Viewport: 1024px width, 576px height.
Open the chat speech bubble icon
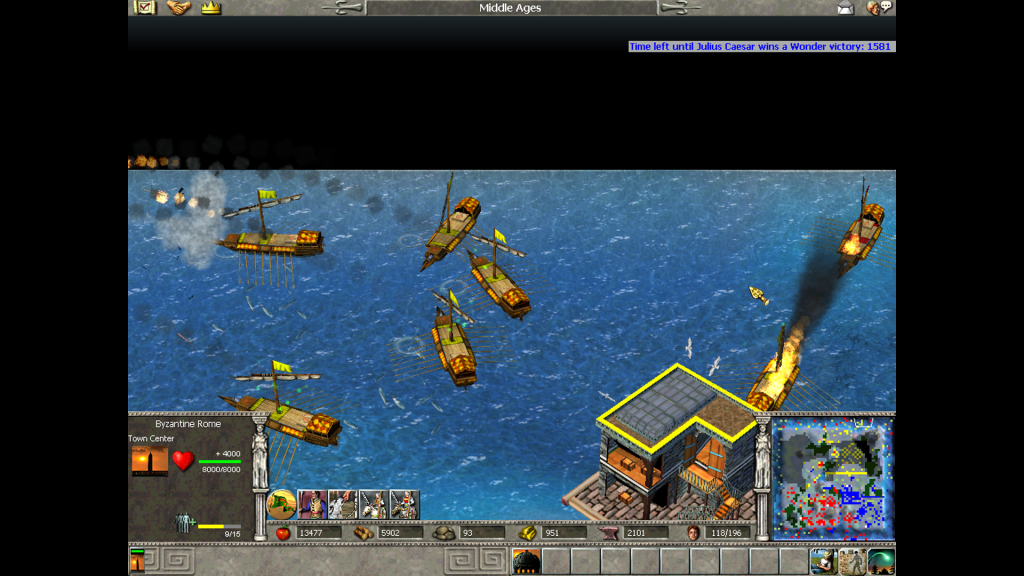point(879,8)
